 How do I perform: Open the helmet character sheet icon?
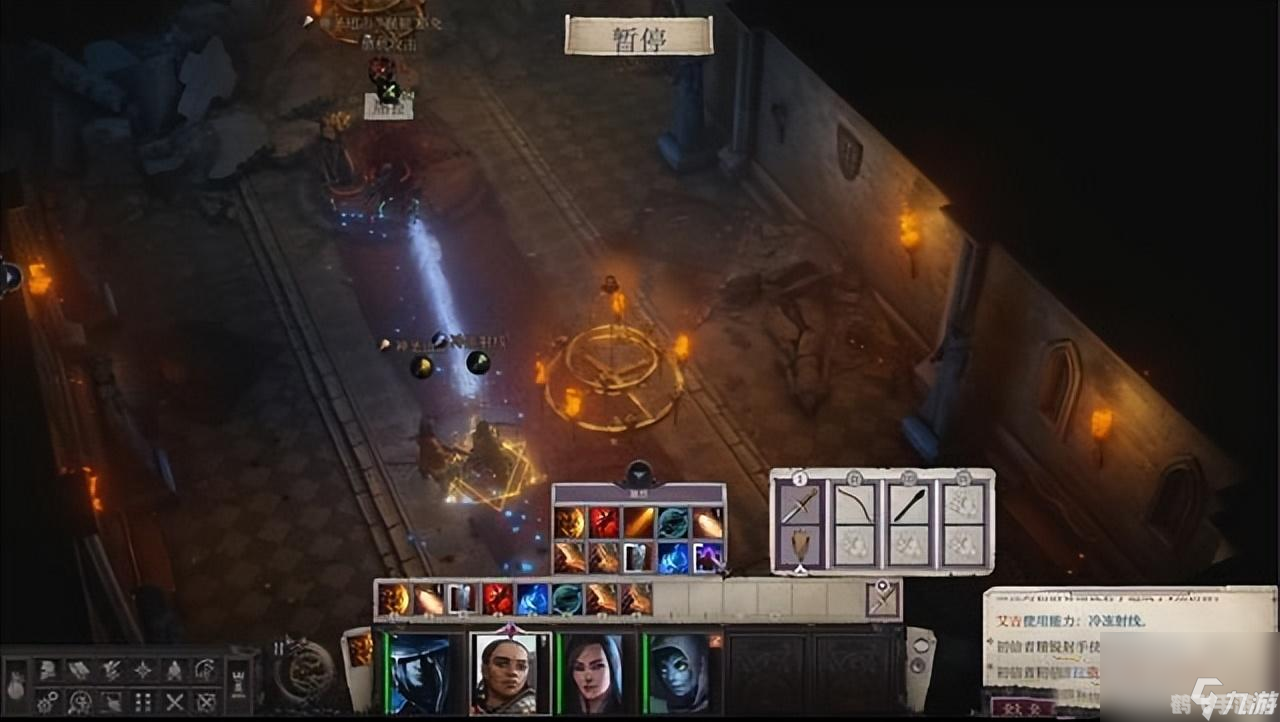[46, 670]
